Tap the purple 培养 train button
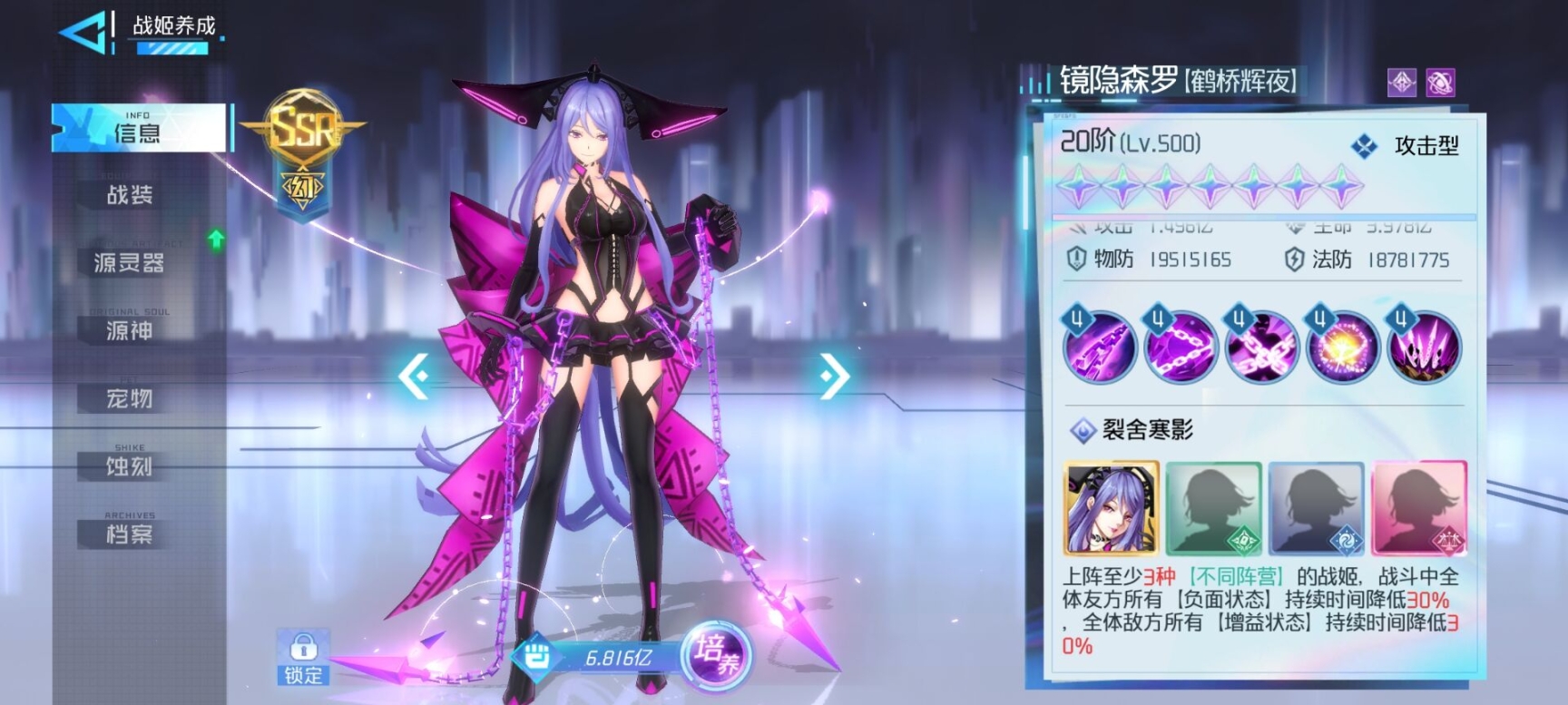 click(717, 655)
